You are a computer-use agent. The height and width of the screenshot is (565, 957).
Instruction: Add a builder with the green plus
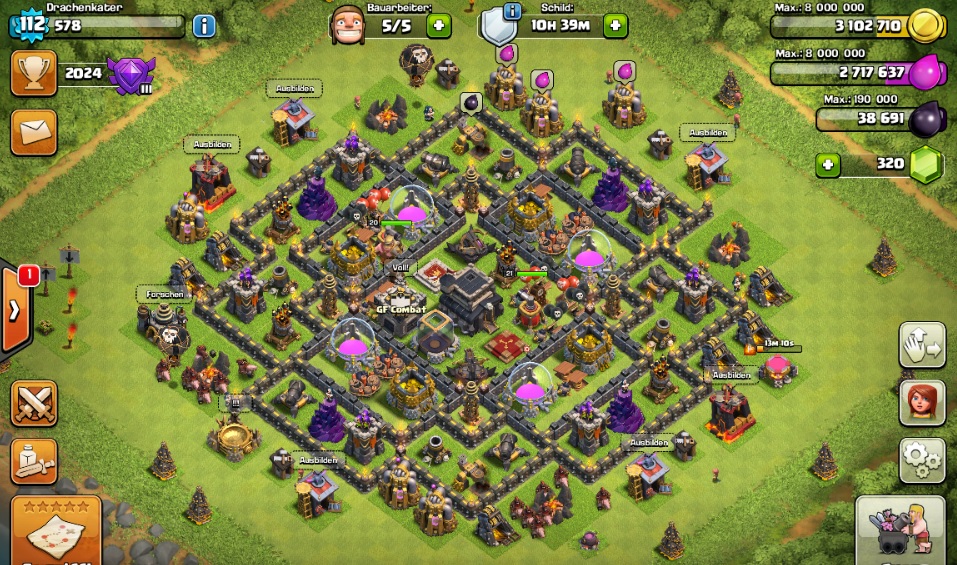pyautogui.click(x=438, y=26)
